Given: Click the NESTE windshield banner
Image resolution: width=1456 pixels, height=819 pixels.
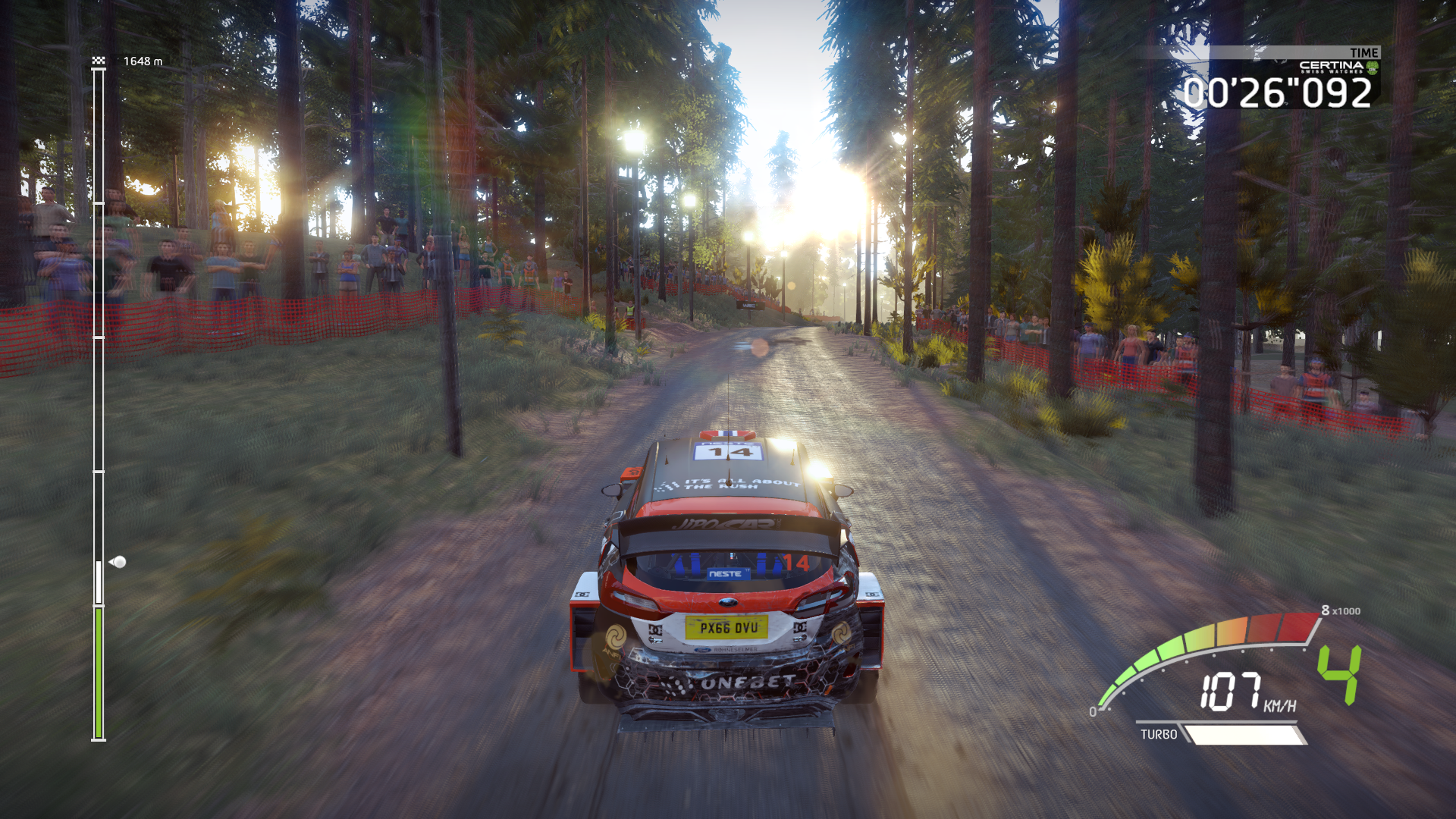Looking at the screenshot, I should tap(727, 576).
